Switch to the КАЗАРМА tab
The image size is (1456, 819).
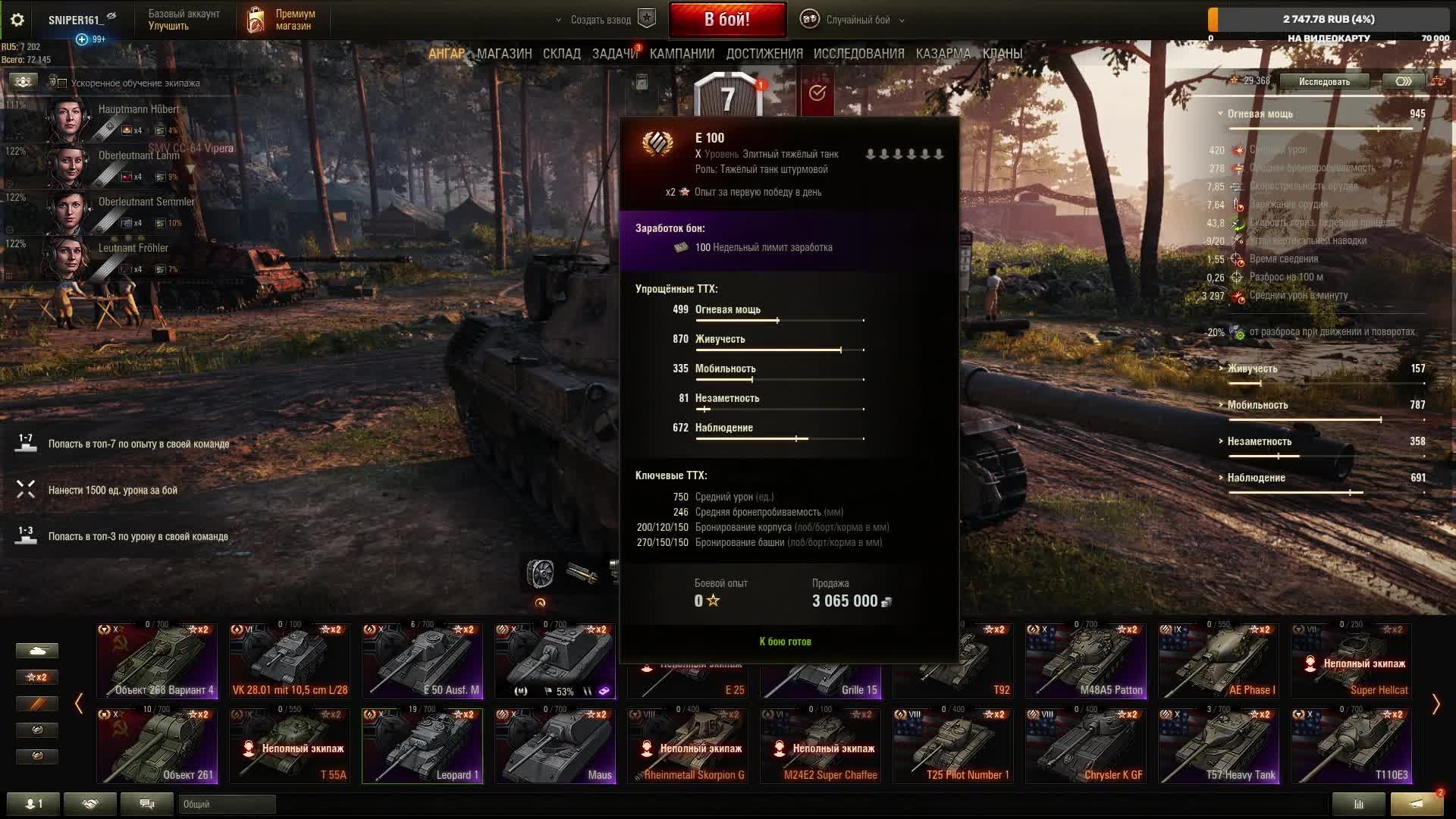(x=943, y=54)
